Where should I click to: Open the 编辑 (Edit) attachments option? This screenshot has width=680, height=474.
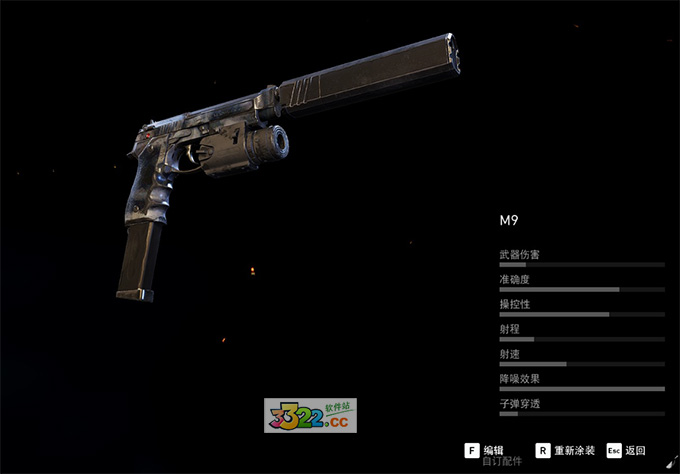(x=485, y=451)
